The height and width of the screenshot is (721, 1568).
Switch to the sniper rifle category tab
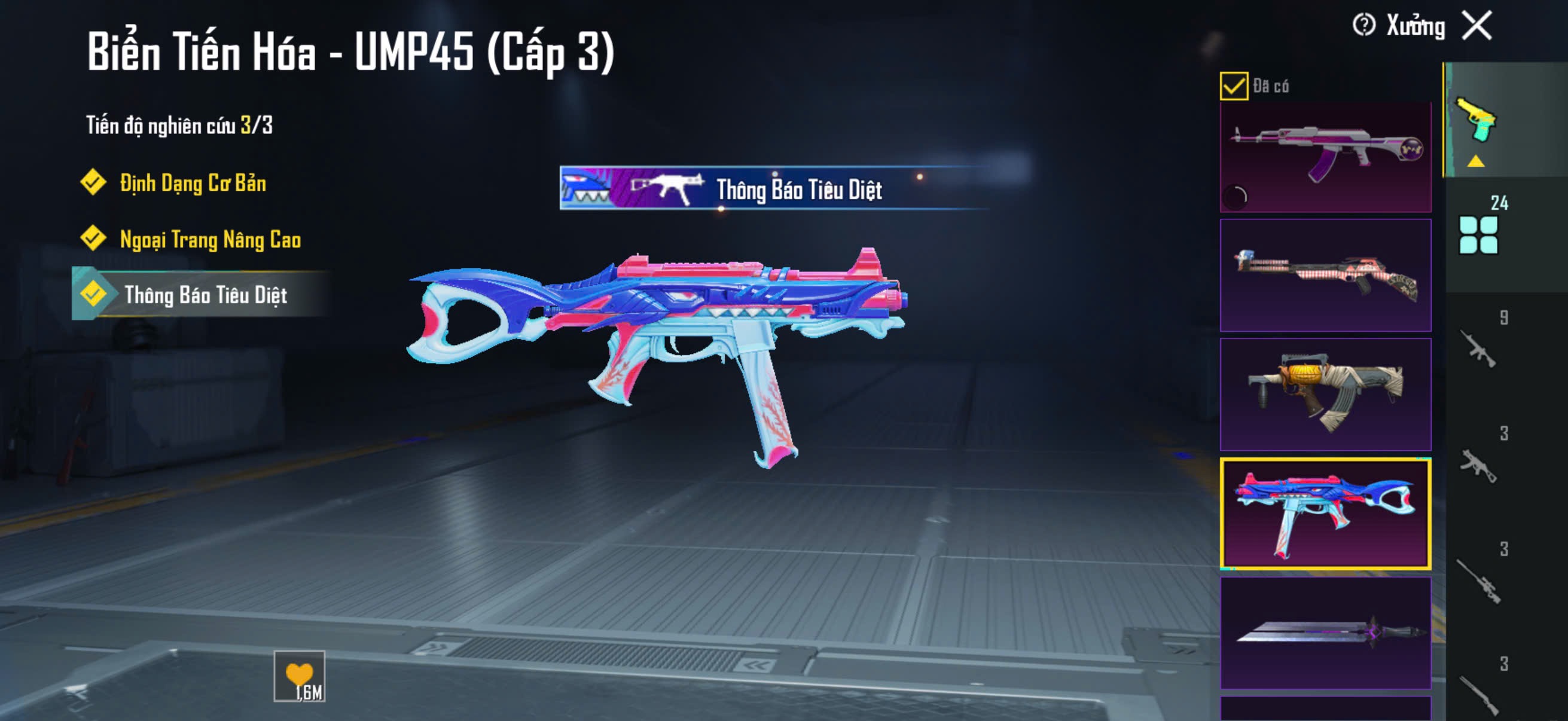pos(1478,581)
